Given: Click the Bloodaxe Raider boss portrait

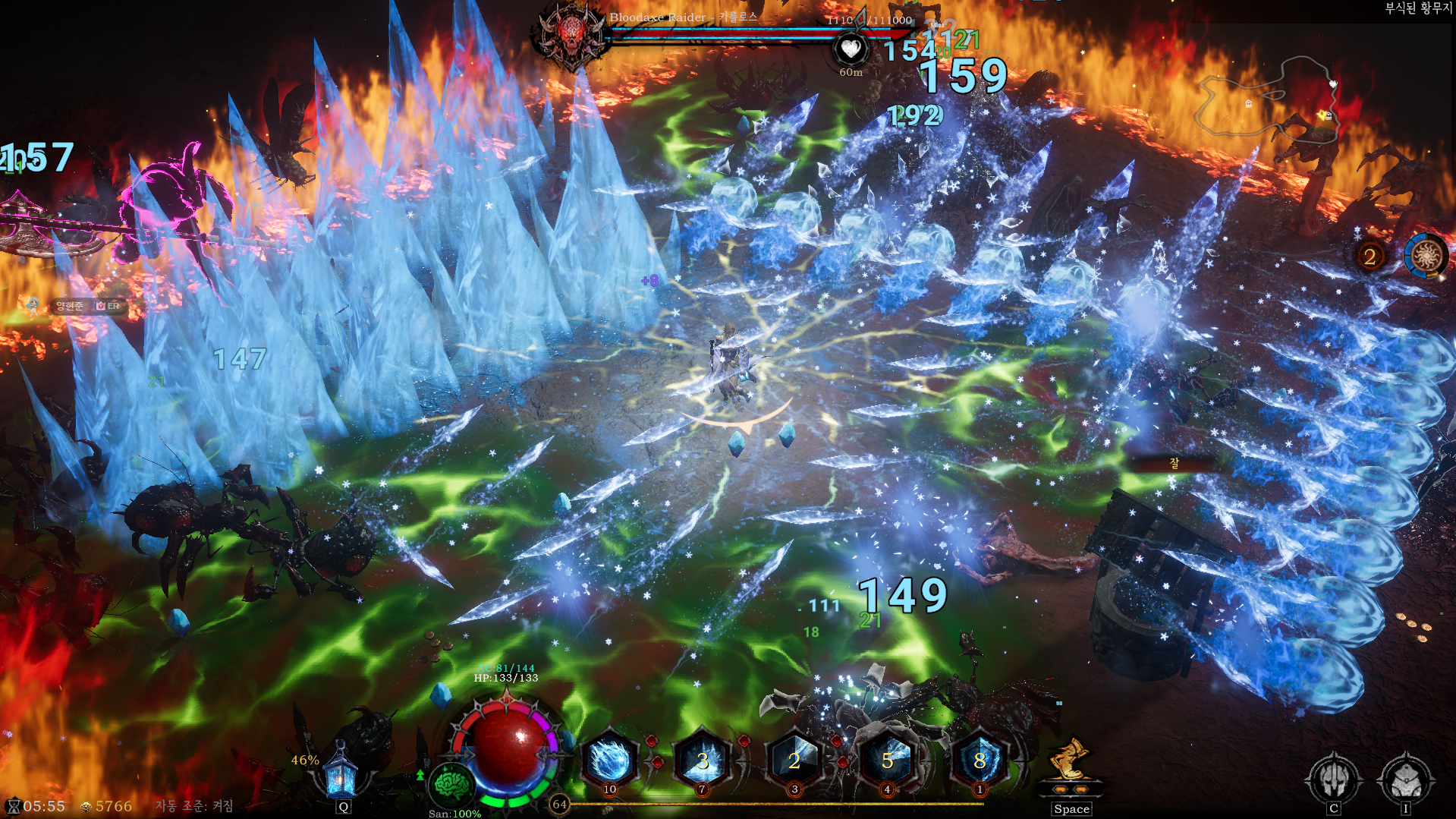Looking at the screenshot, I should coord(571,34).
